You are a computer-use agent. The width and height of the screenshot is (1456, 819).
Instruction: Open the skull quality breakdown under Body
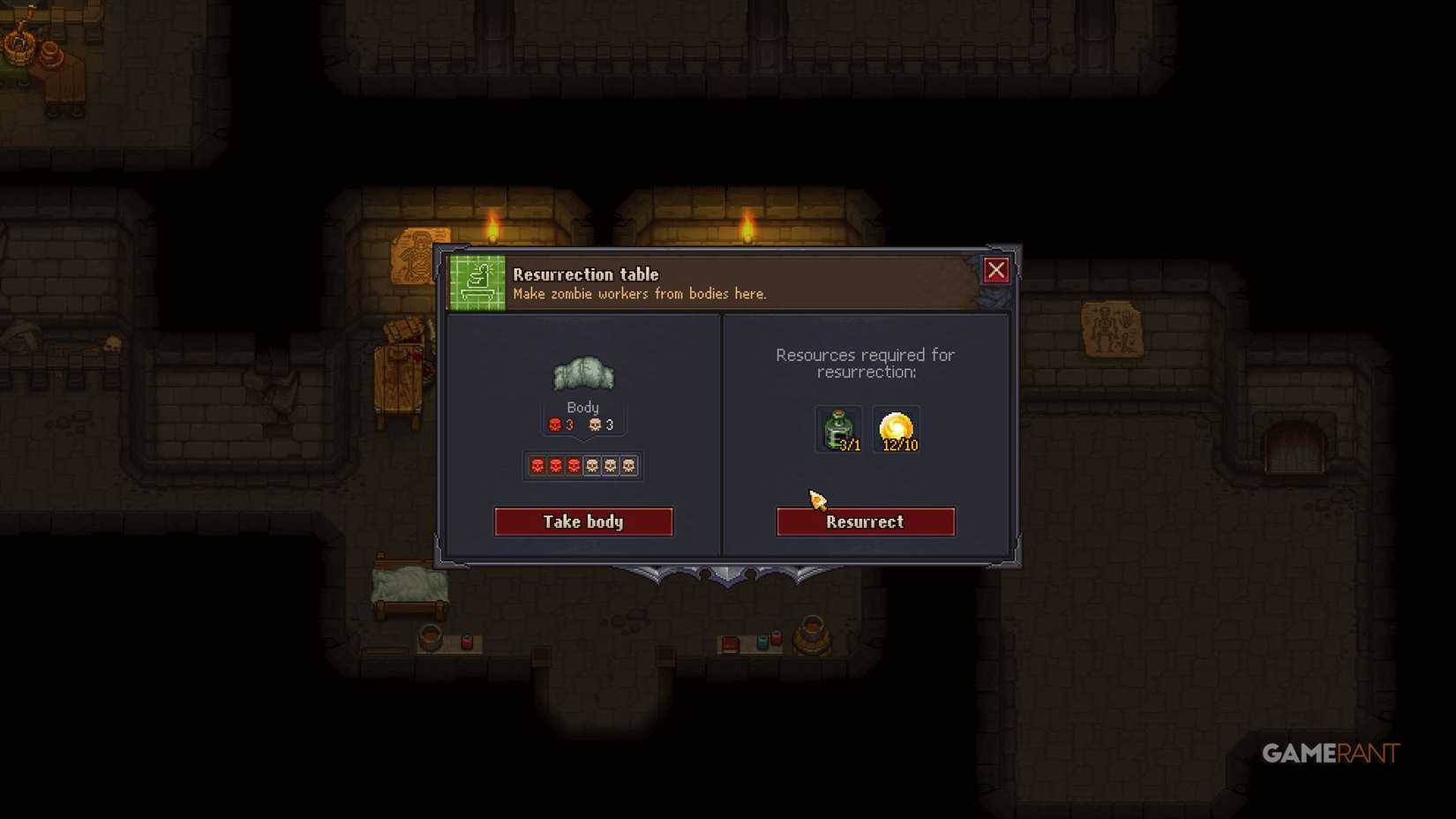click(583, 465)
